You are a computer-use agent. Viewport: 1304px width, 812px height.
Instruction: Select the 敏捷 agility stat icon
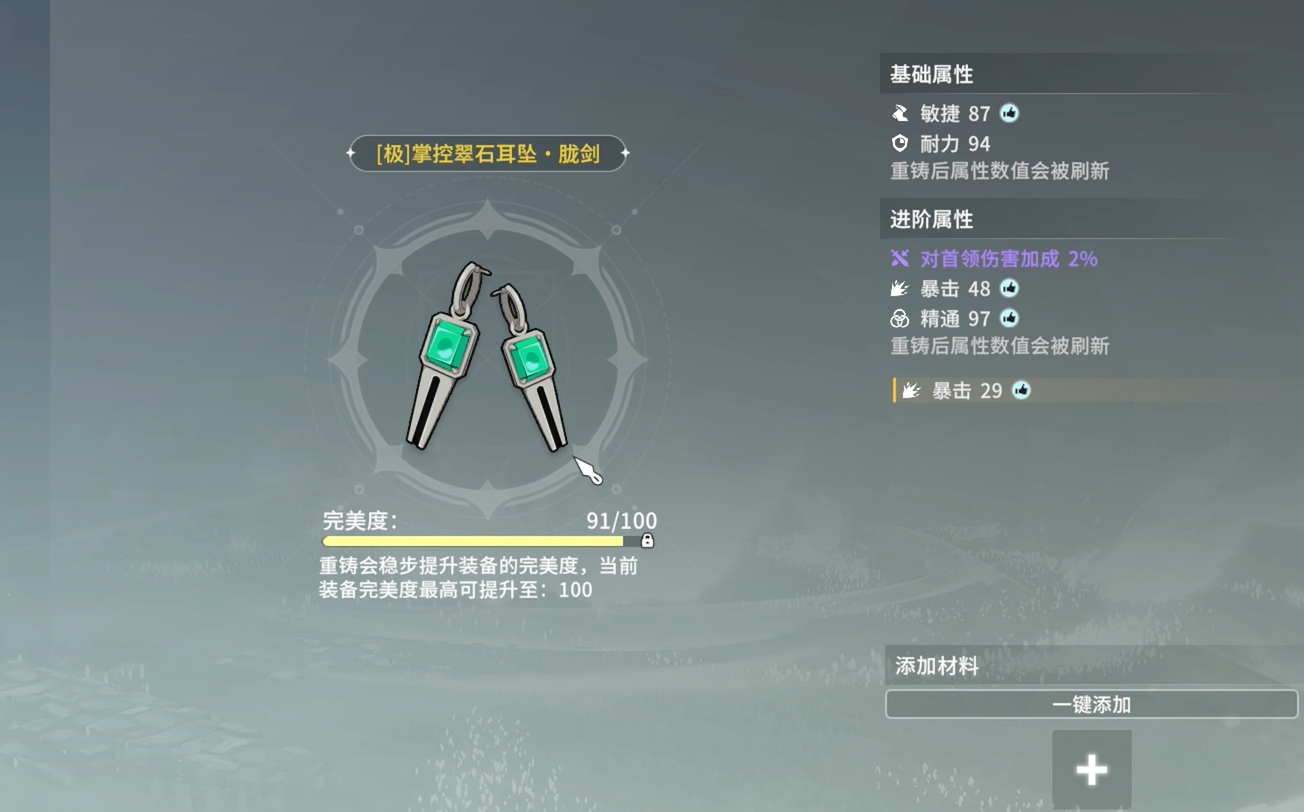click(901, 113)
